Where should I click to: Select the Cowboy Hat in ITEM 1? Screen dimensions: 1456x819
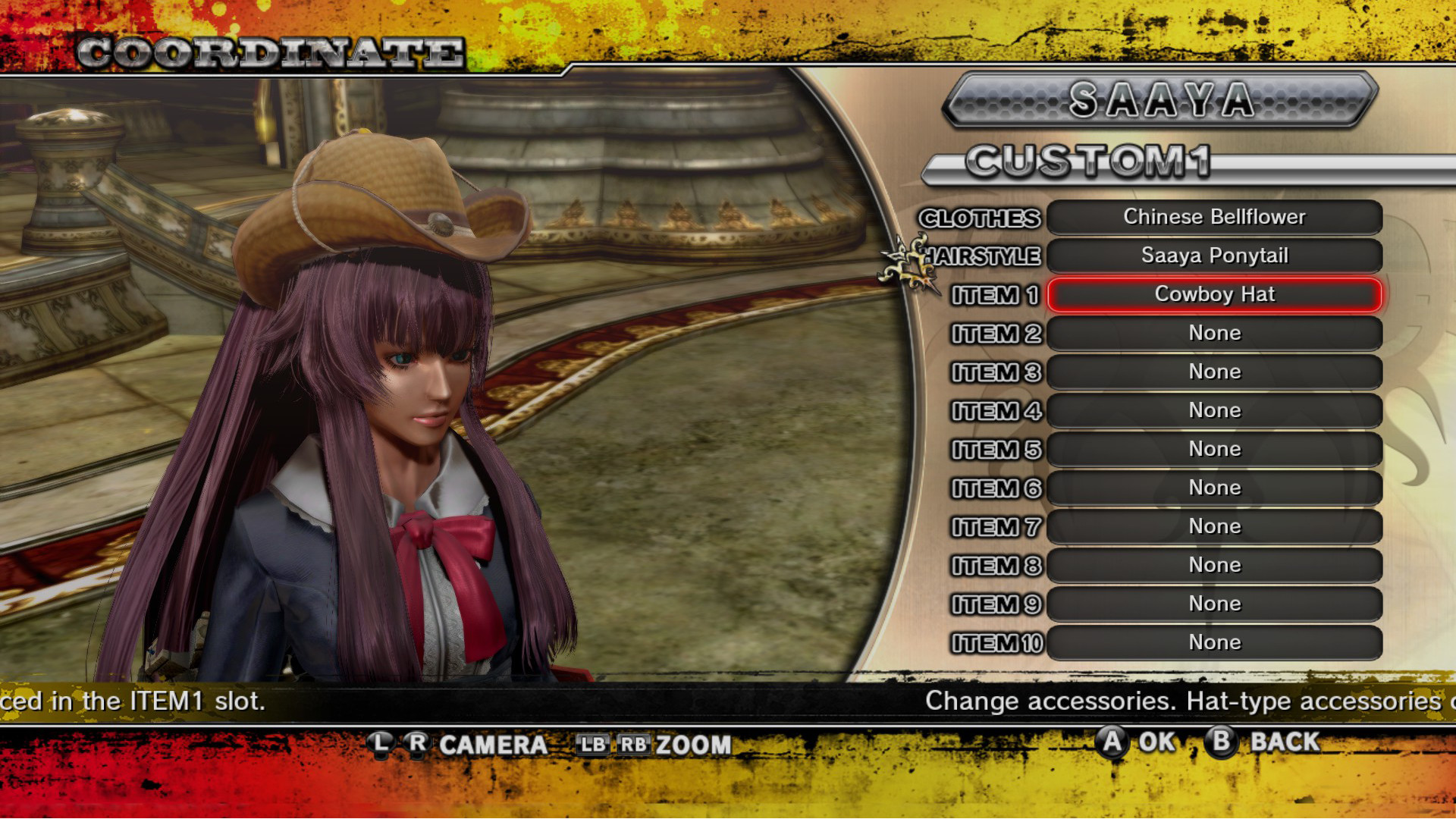[x=1213, y=295]
